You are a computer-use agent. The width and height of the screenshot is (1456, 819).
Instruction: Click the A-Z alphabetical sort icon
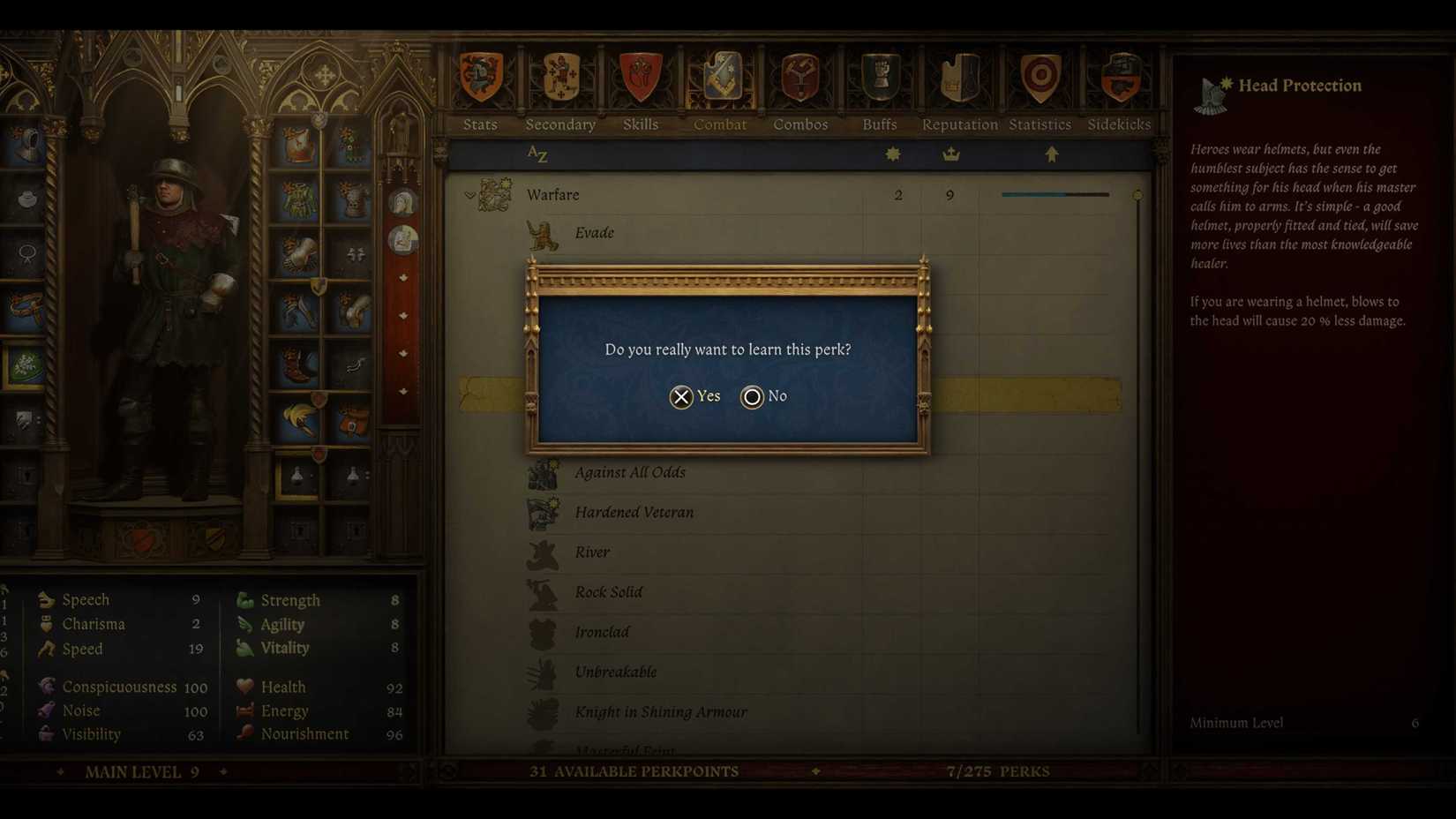coord(537,154)
